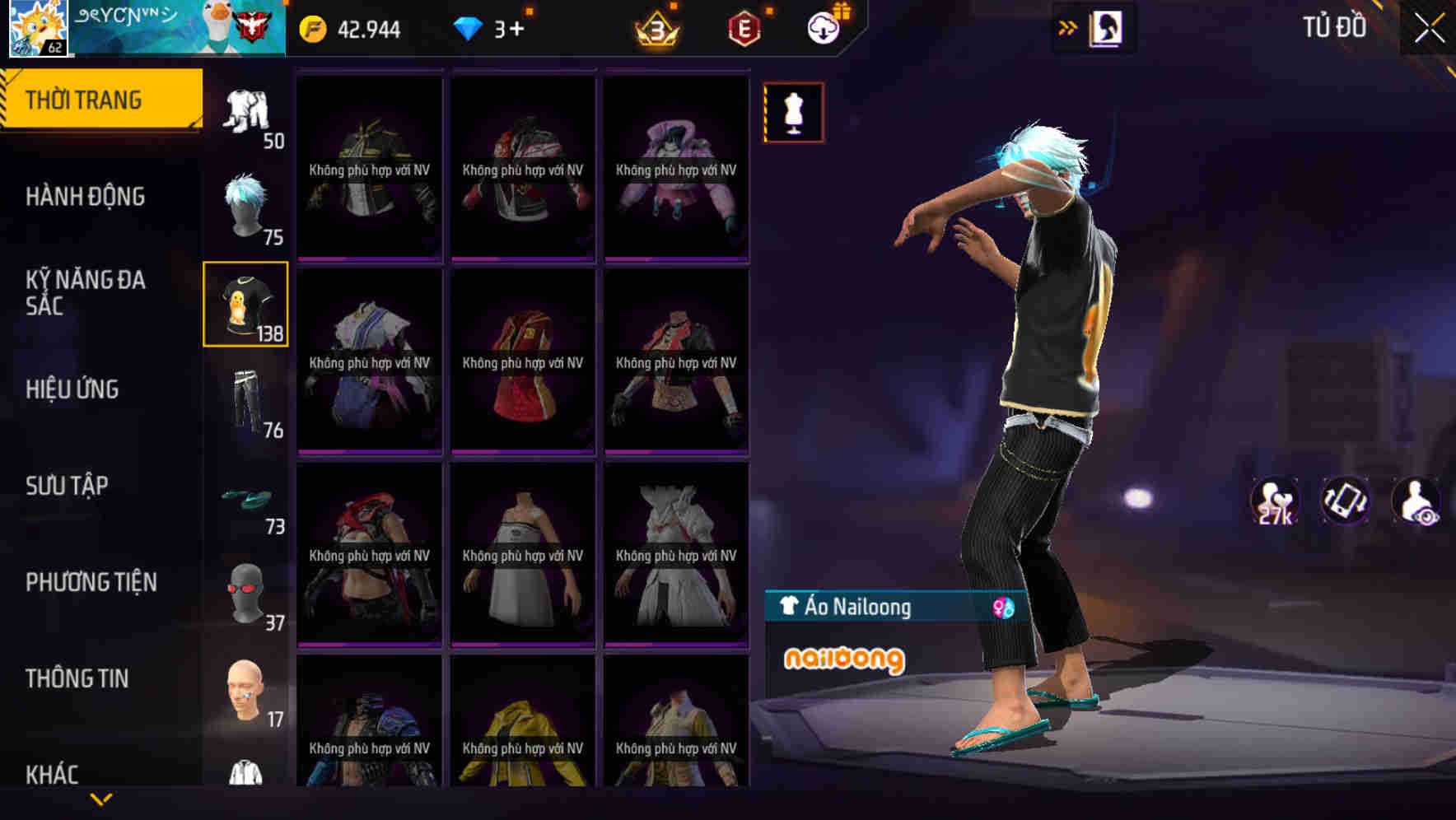Switch to the HÀNH ĐỘNG tab
This screenshot has width=1456, height=820.
pos(85,197)
